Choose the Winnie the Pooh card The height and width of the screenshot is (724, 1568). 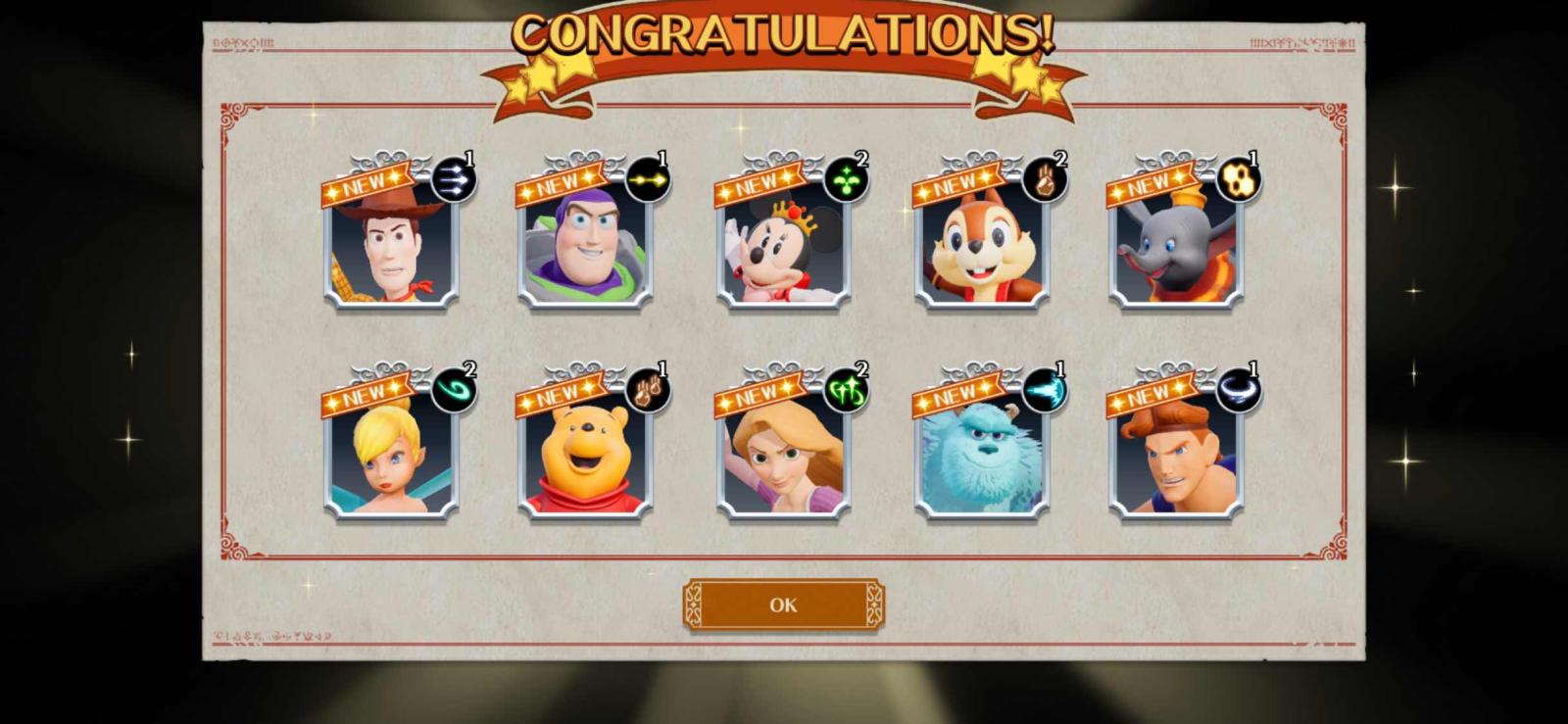585,453
